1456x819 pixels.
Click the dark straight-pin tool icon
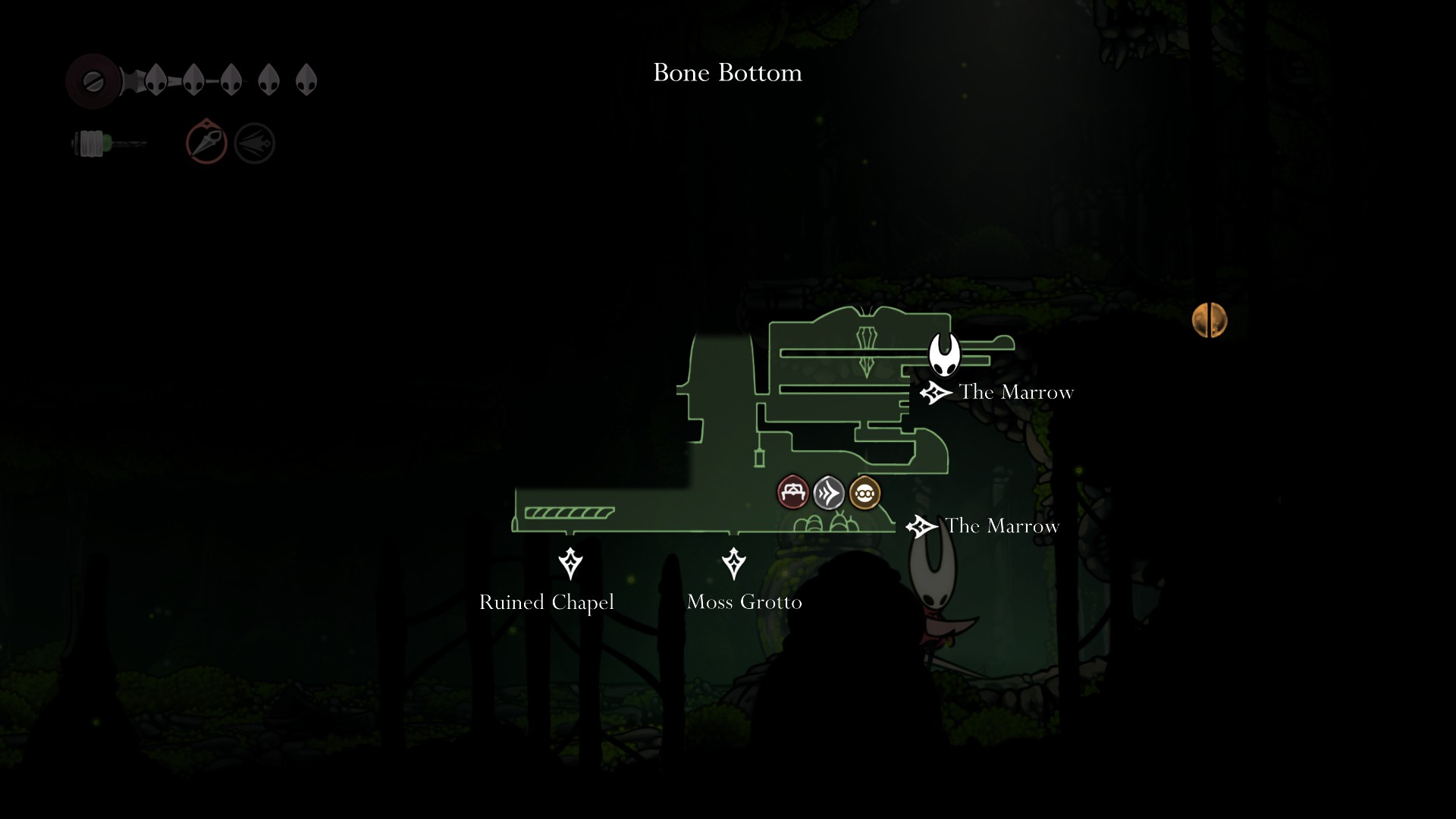coord(254,141)
